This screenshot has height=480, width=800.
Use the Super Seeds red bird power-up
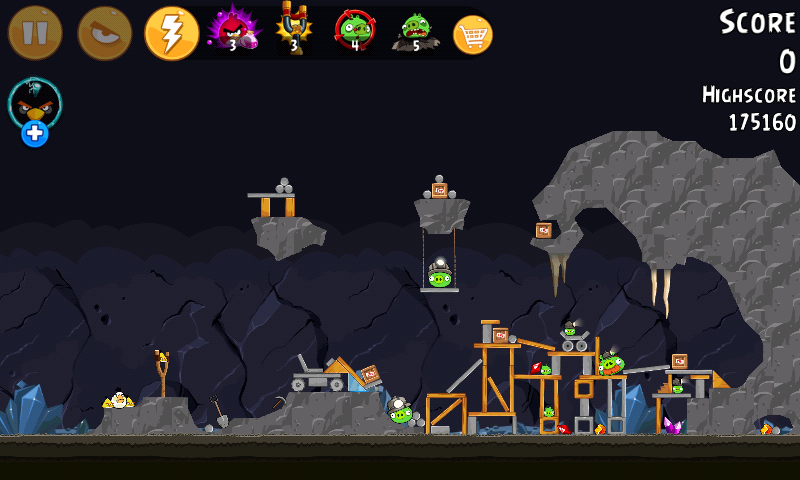coord(231,30)
